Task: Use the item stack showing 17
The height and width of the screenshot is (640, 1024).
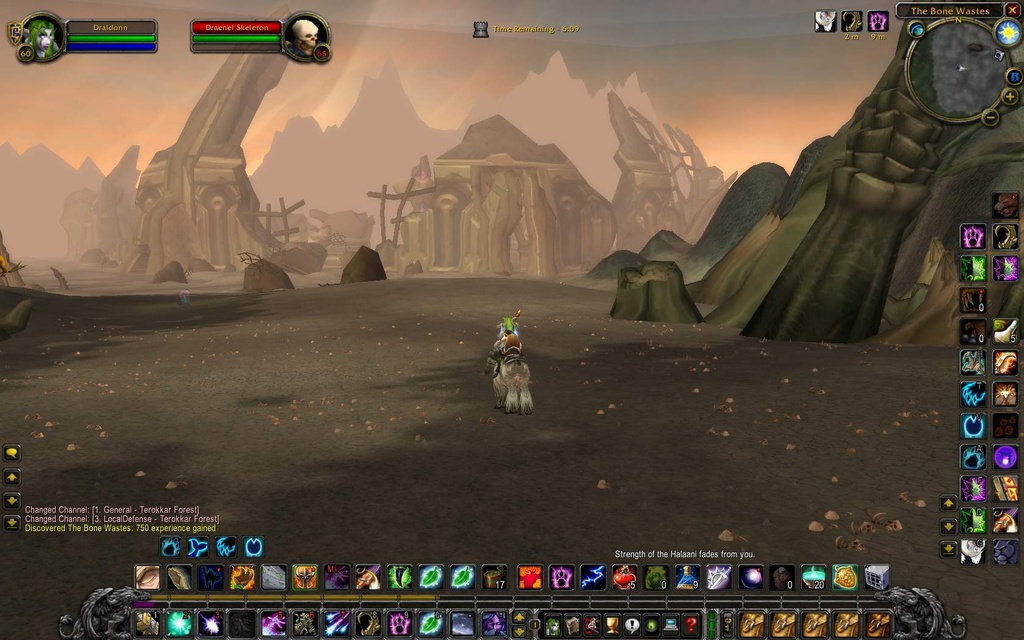Action: click(493, 577)
